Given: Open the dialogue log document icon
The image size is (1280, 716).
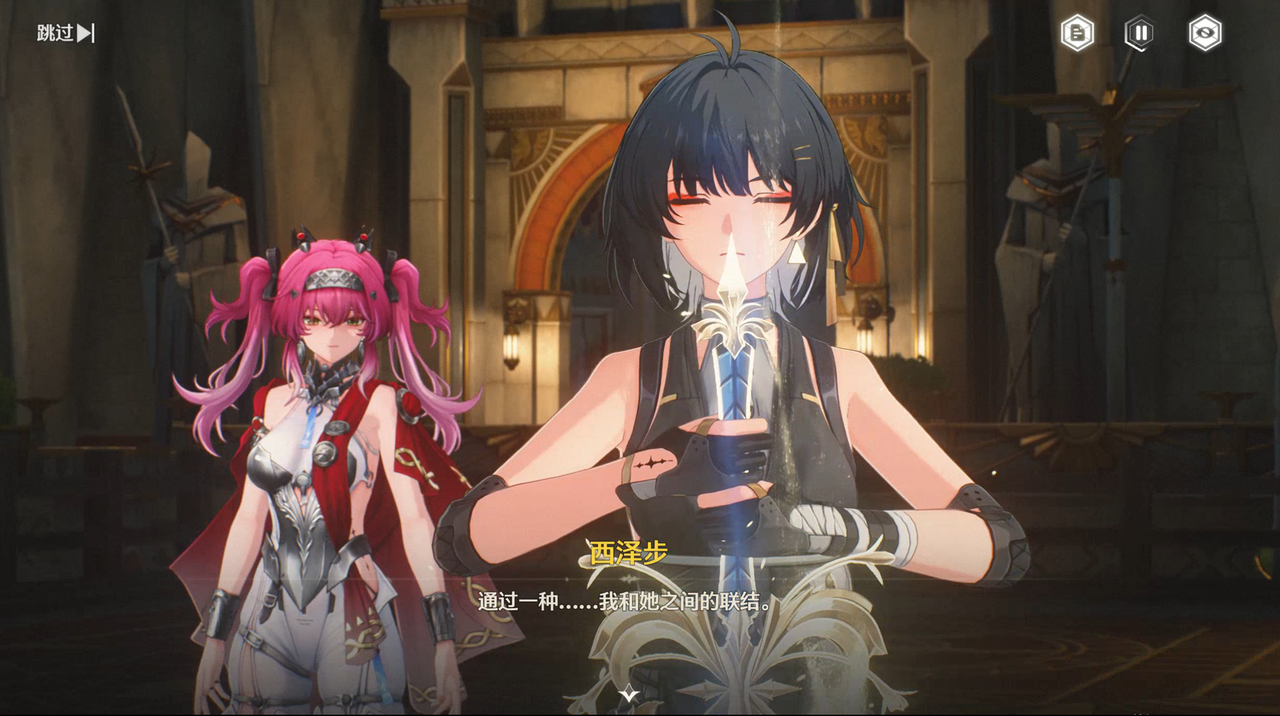Looking at the screenshot, I should click(1077, 33).
